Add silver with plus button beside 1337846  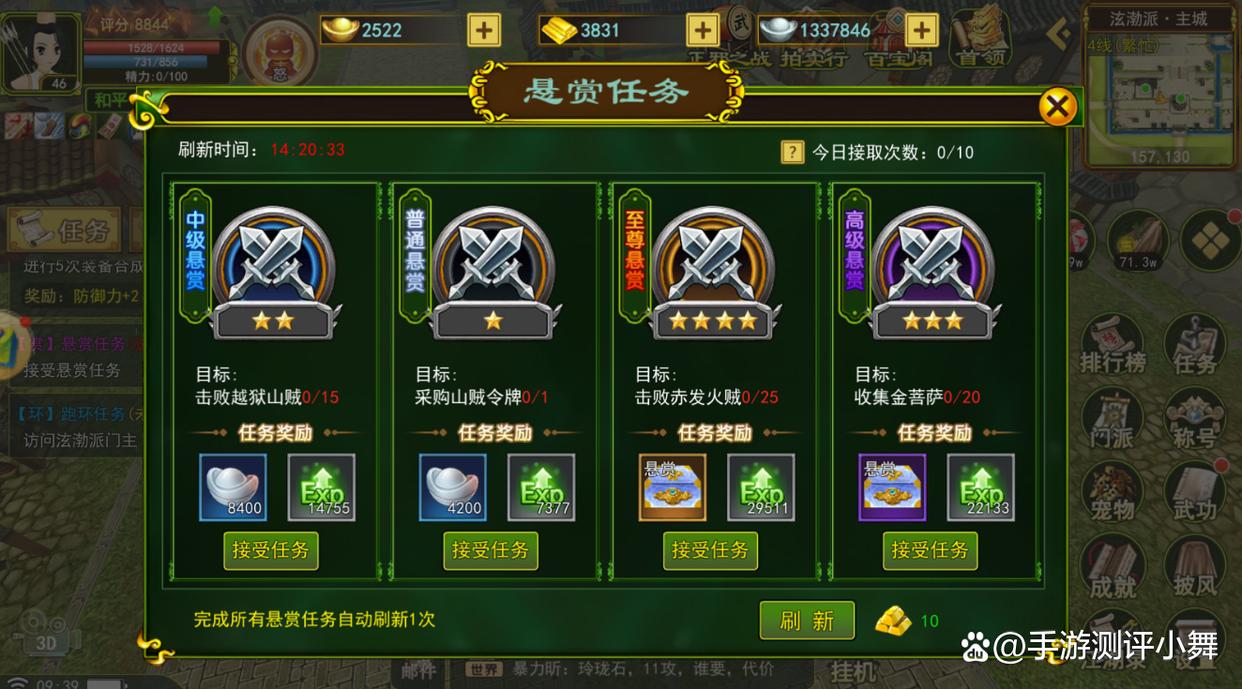coord(921,30)
